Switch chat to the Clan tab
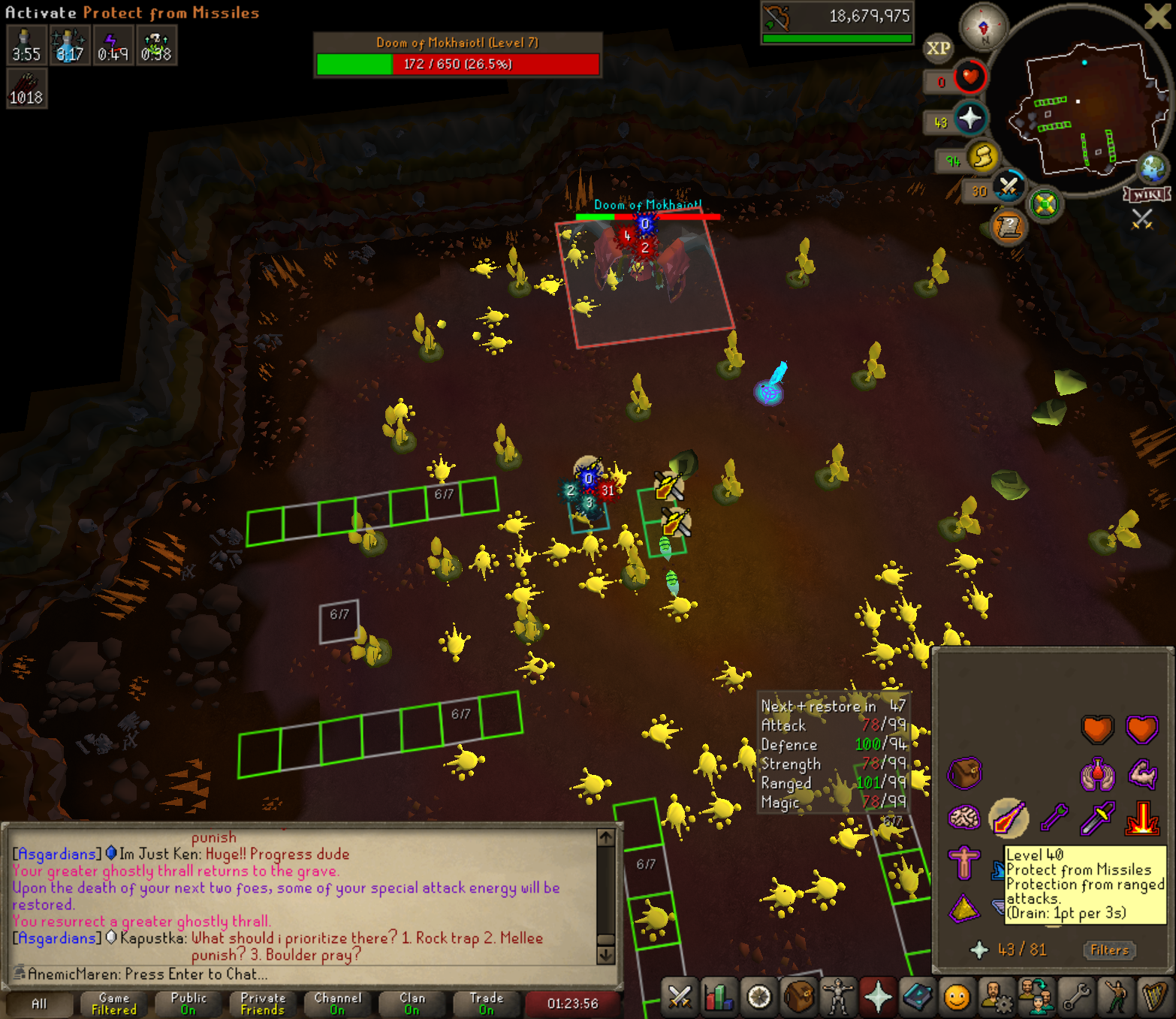 tap(412, 1003)
